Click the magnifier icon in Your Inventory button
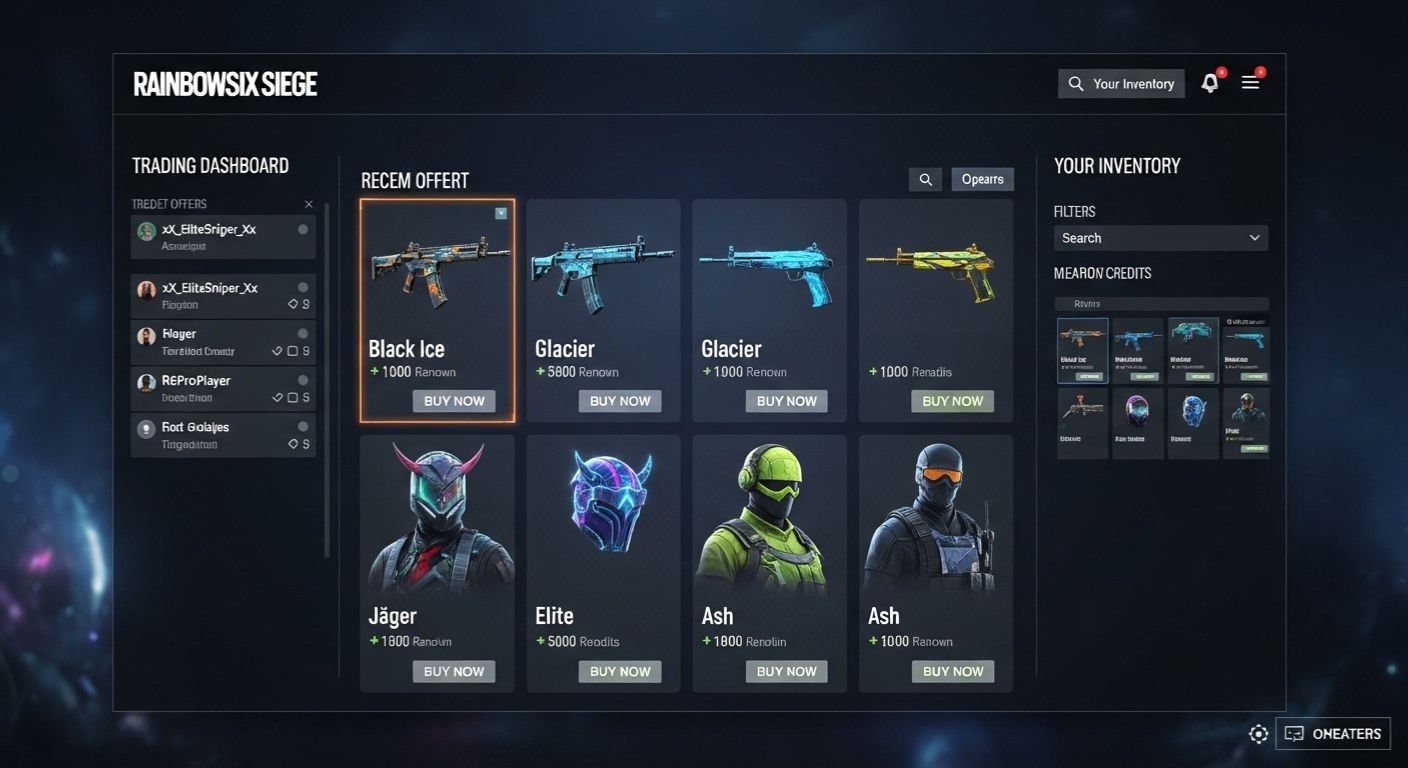 point(1077,83)
